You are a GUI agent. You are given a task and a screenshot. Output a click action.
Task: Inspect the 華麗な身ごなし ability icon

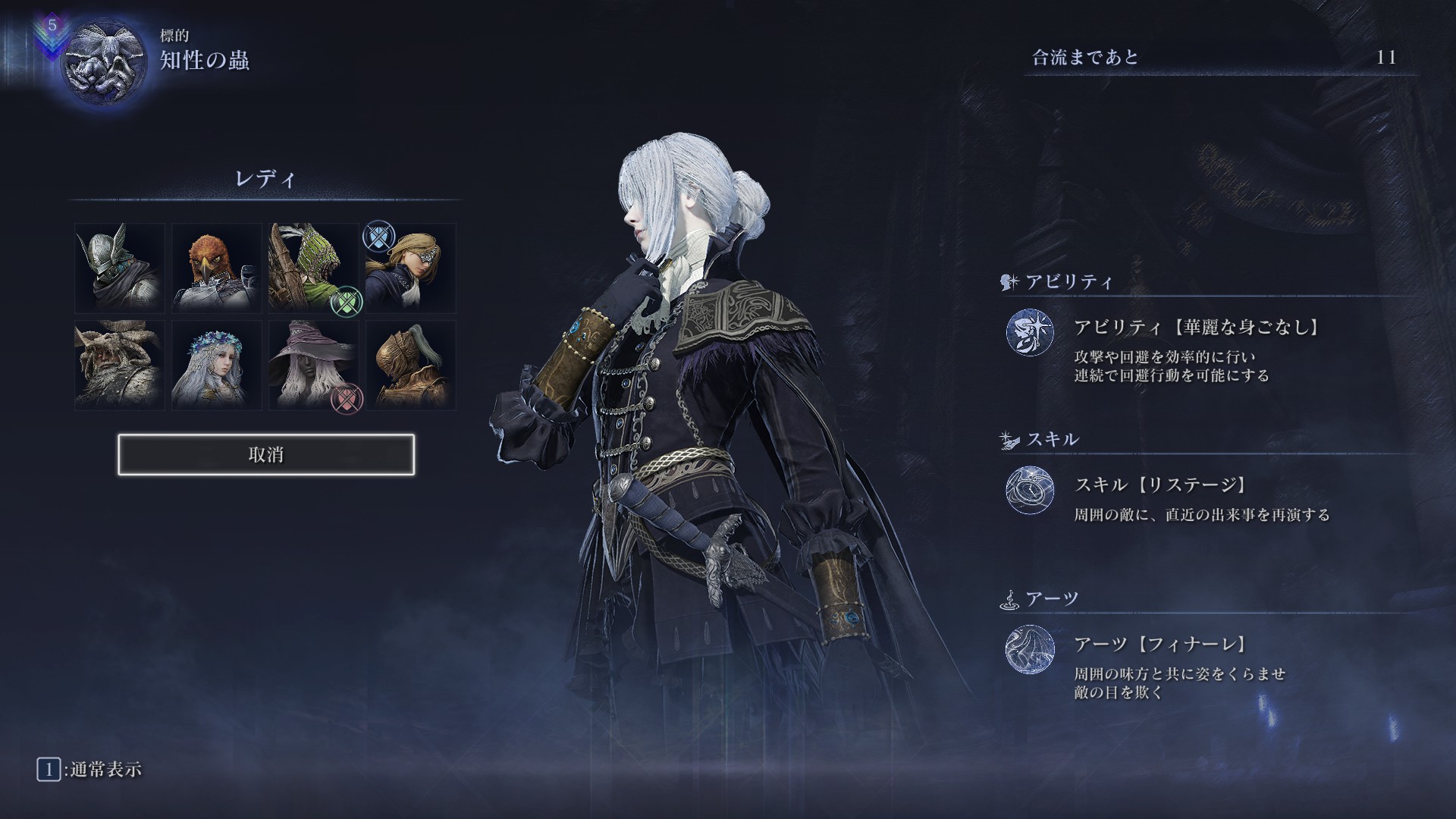1030,332
